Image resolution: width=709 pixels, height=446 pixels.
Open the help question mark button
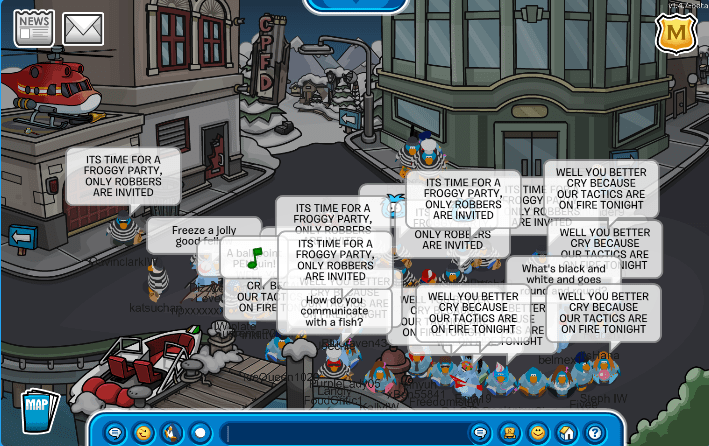(595, 433)
